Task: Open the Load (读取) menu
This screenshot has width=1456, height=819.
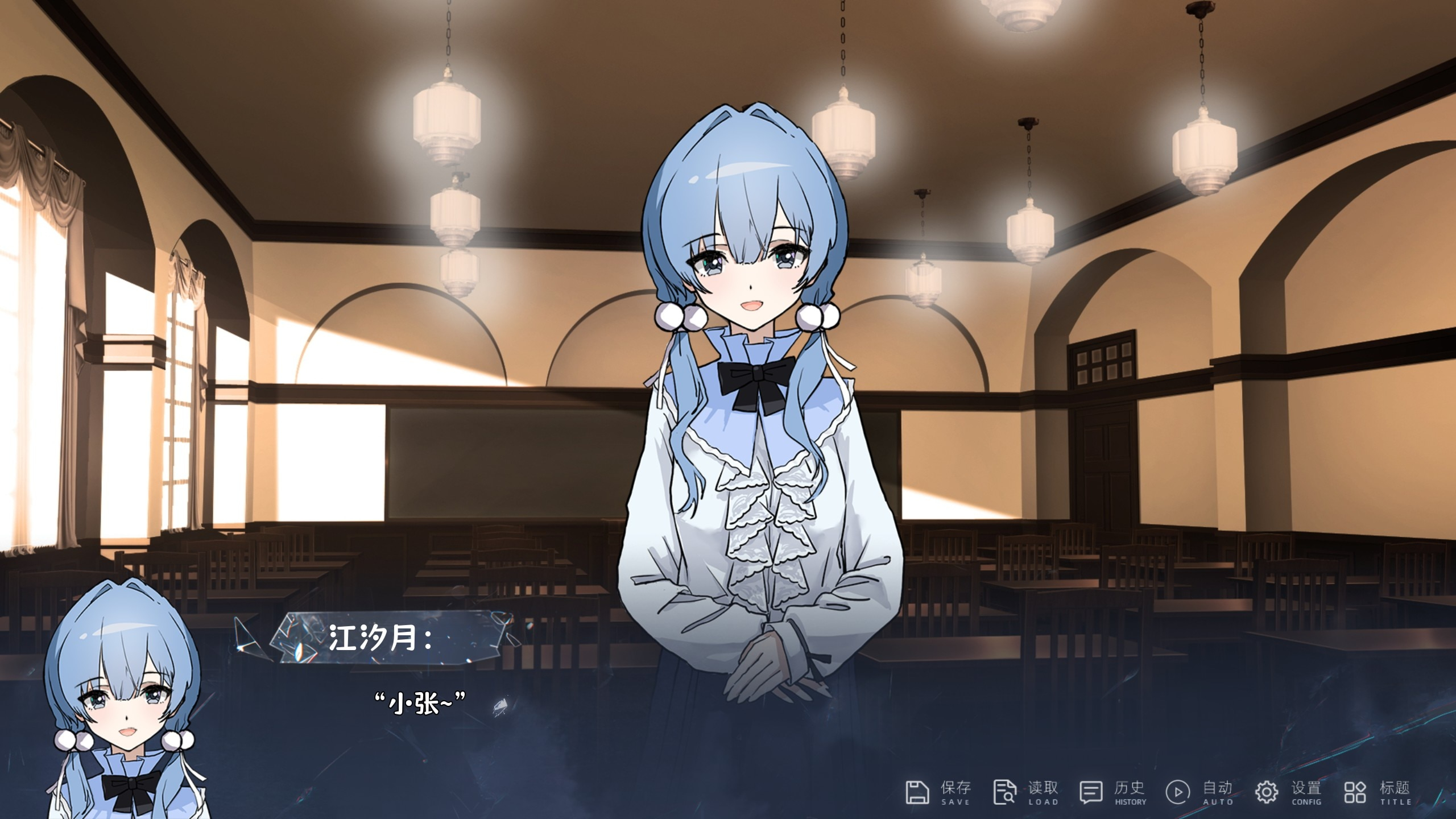Action: click(x=1025, y=792)
